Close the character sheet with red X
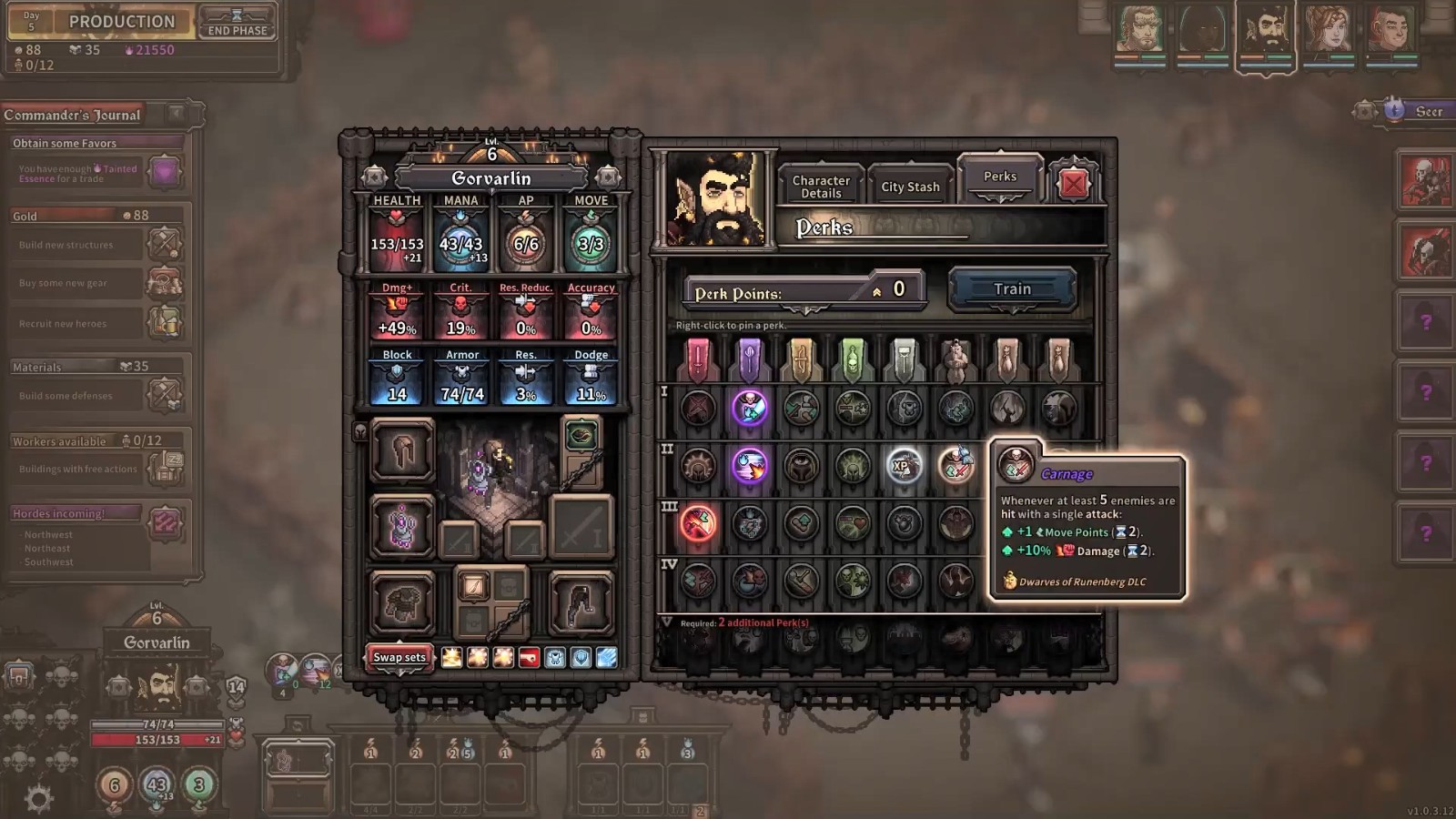The image size is (1456, 819). [x=1073, y=184]
